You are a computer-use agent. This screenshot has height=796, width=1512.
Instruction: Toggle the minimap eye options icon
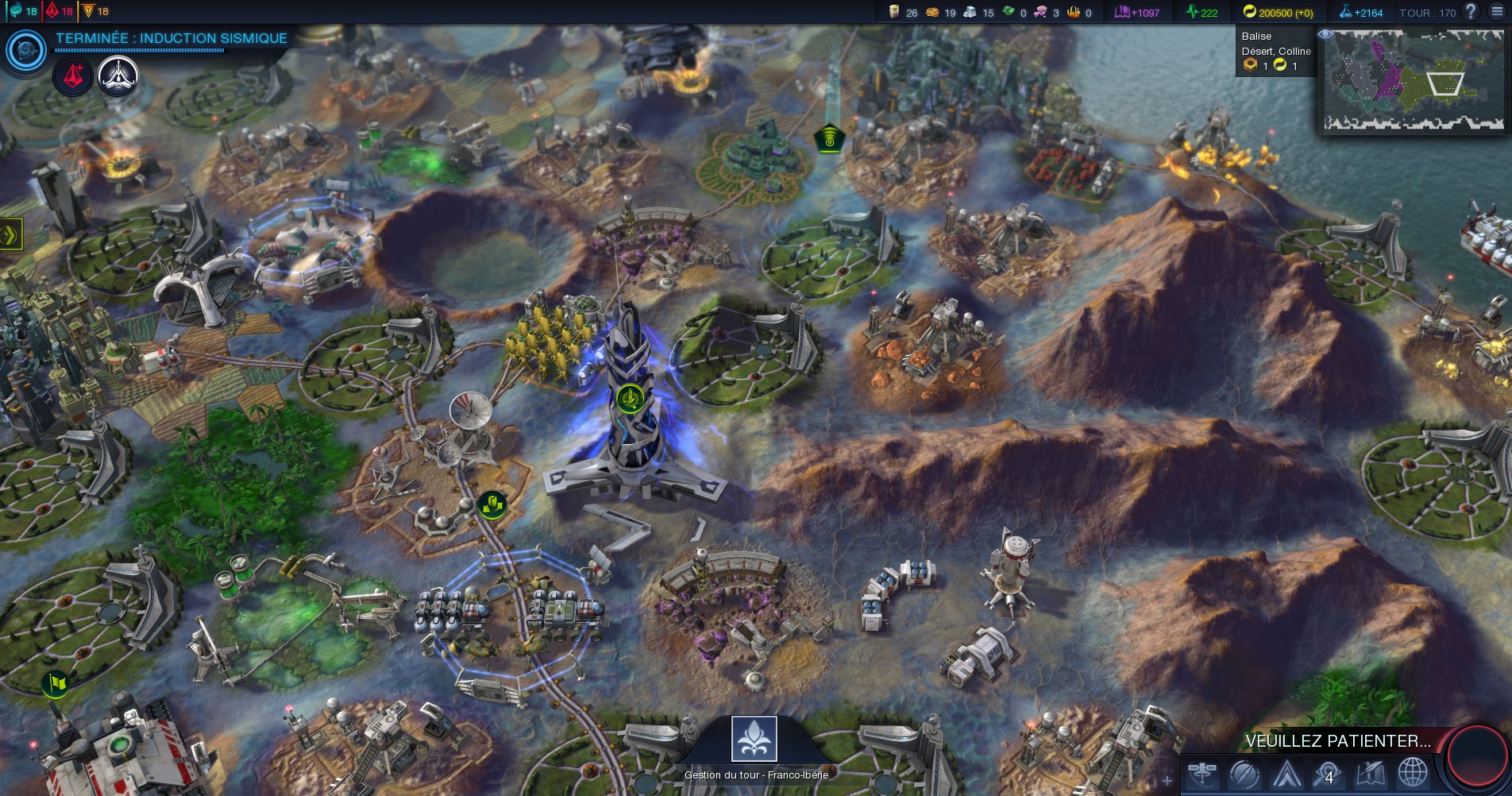(x=1325, y=35)
